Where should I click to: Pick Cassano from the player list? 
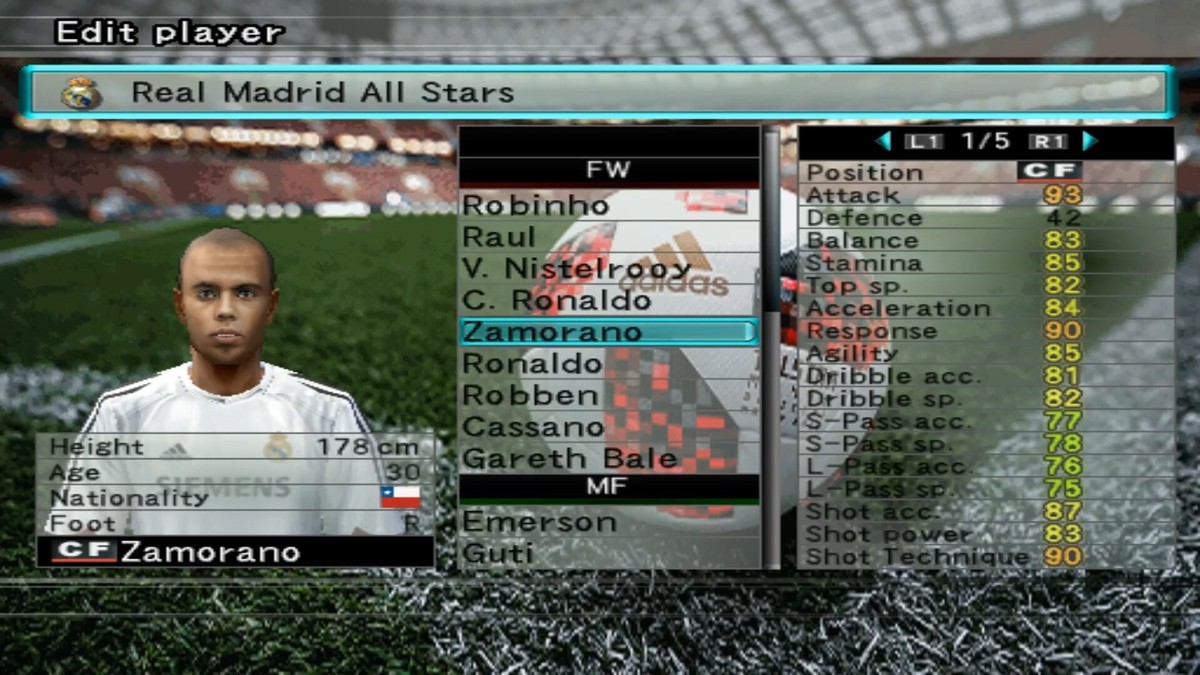534,427
